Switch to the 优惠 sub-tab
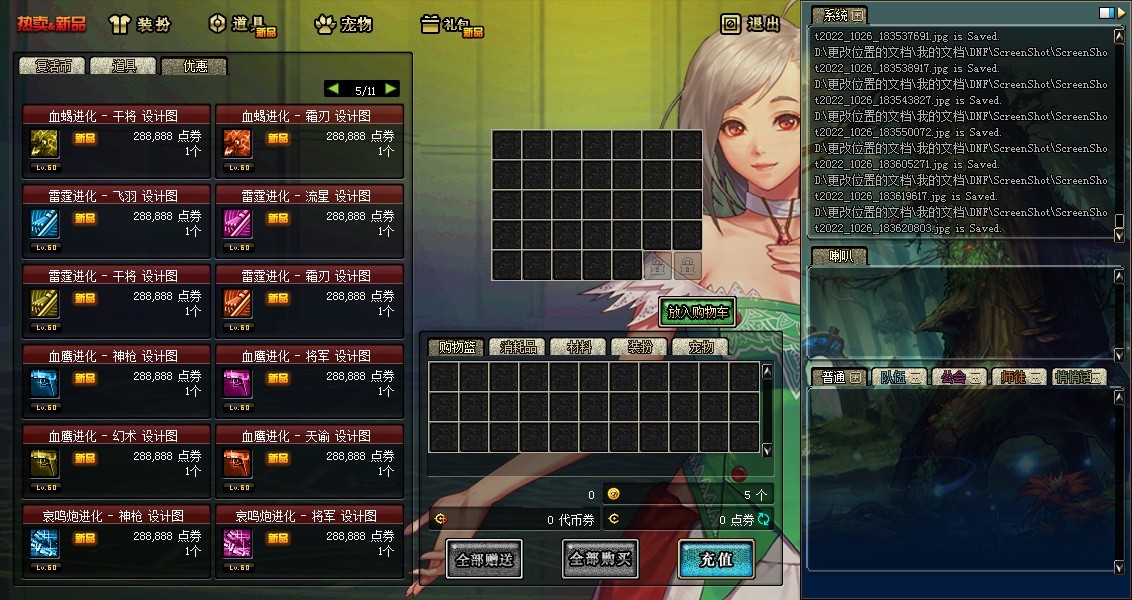This screenshot has width=1132, height=600. point(195,67)
